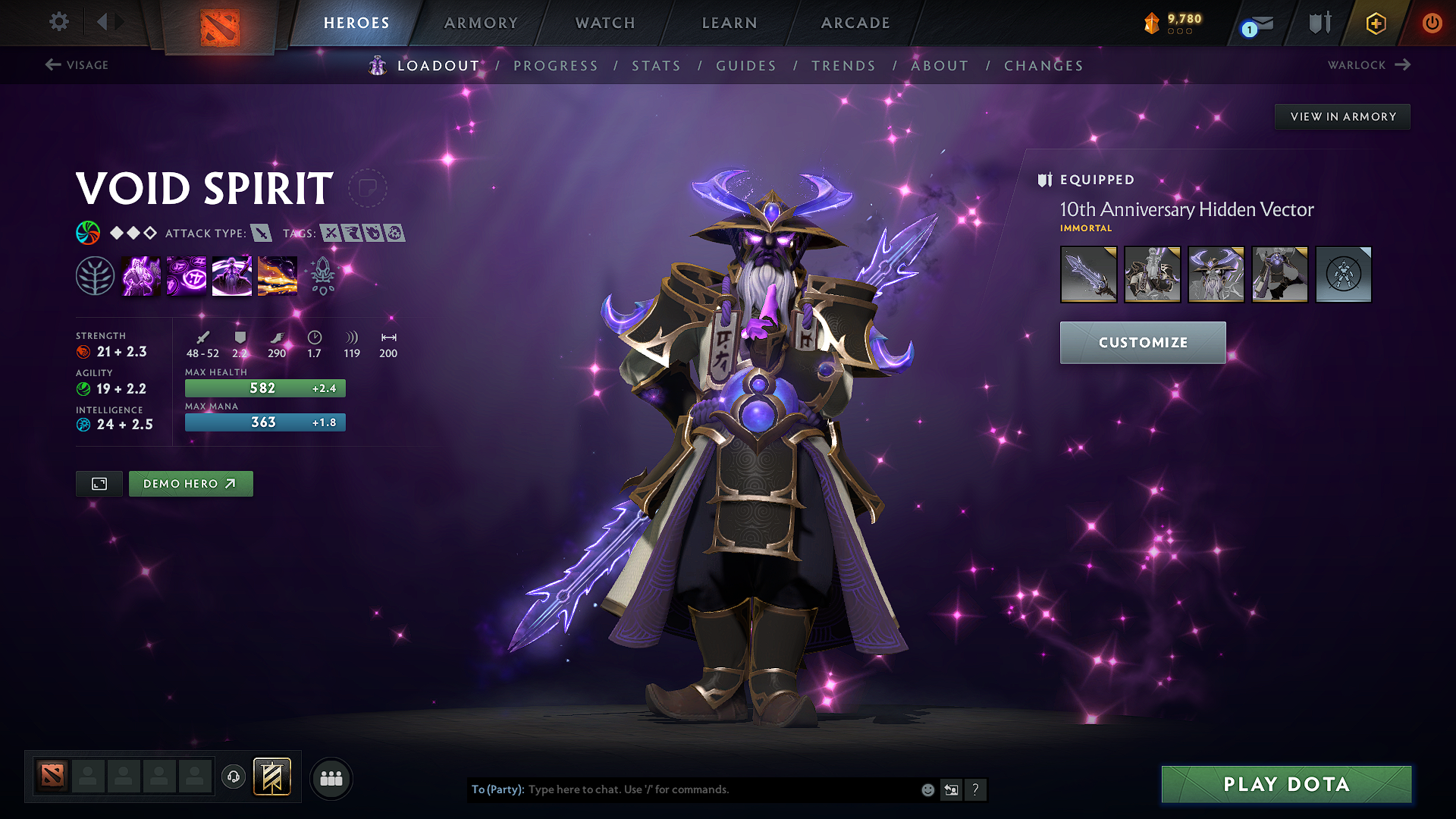Open the talent tree icon

[x=96, y=275]
